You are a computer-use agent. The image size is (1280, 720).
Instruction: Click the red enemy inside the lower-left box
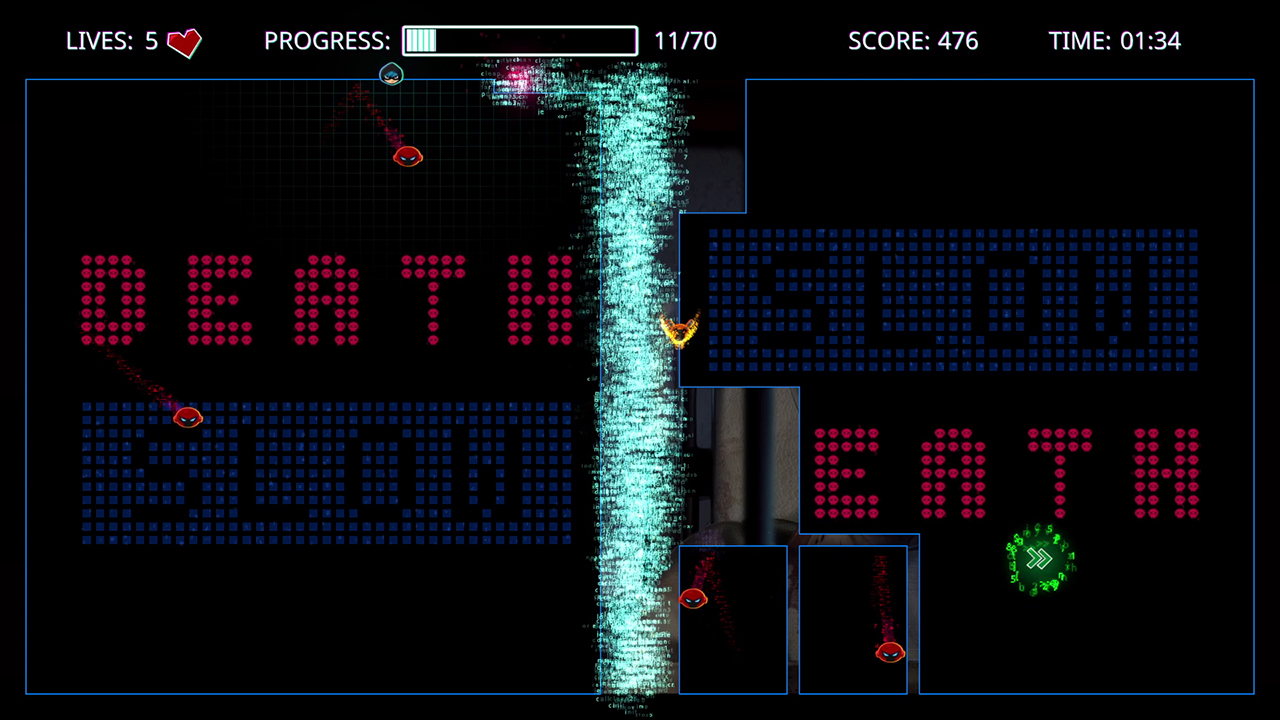click(694, 600)
